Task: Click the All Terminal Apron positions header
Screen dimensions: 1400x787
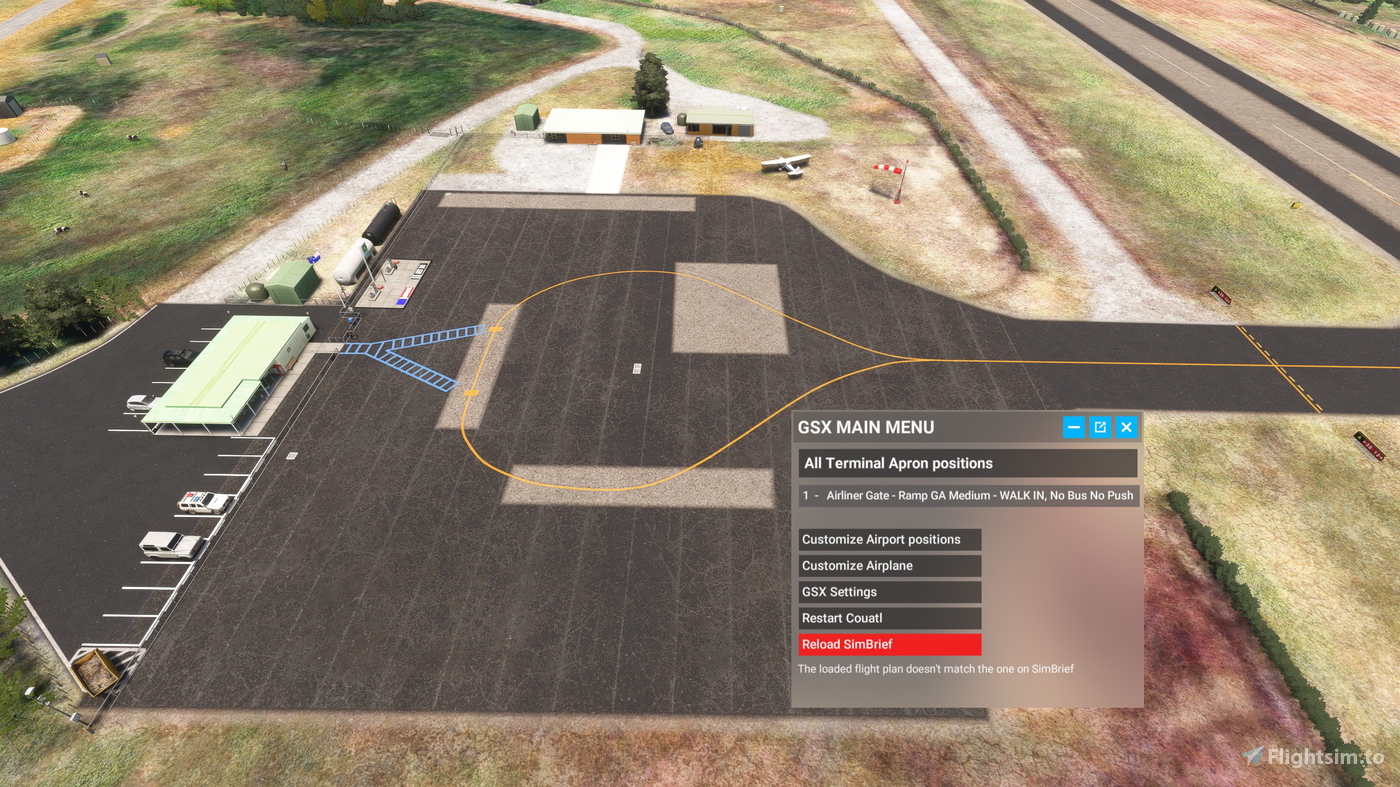Action: tap(966, 462)
